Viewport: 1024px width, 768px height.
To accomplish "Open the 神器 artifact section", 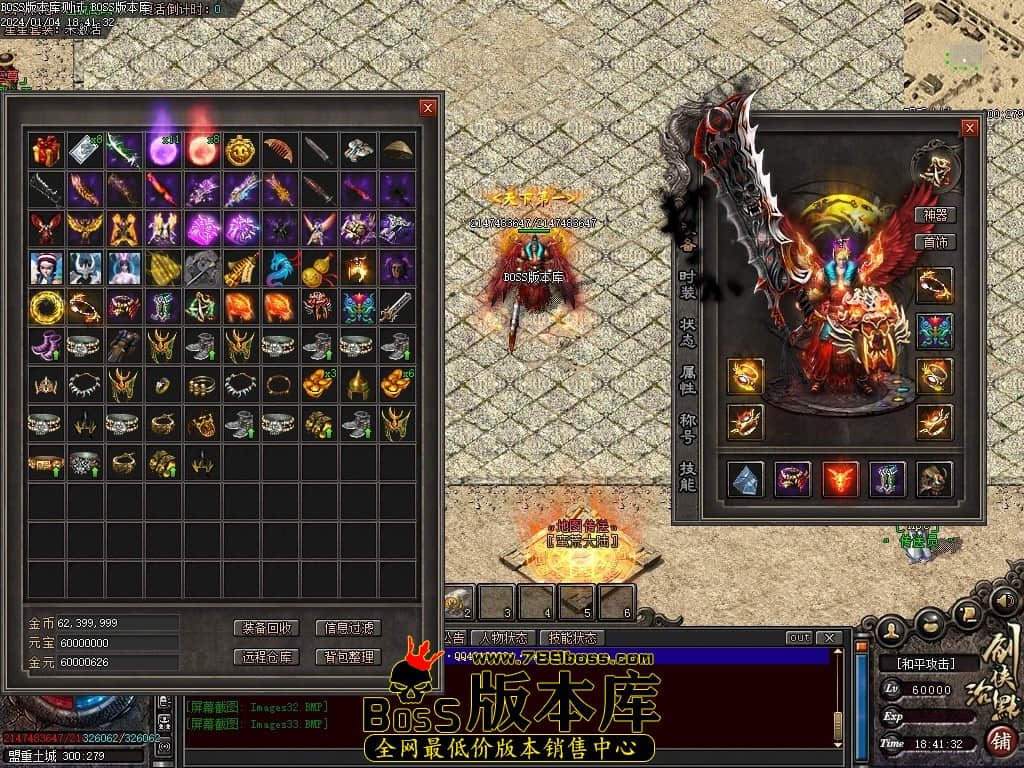I will [x=935, y=215].
